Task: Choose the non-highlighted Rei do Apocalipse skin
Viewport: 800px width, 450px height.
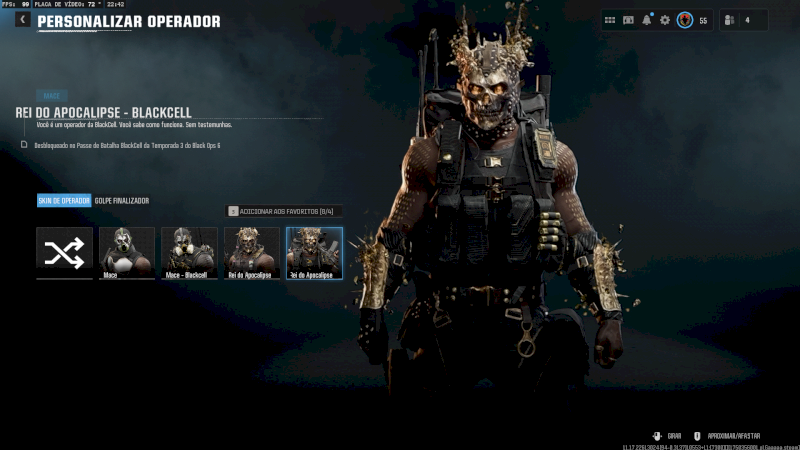Action: (x=252, y=252)
